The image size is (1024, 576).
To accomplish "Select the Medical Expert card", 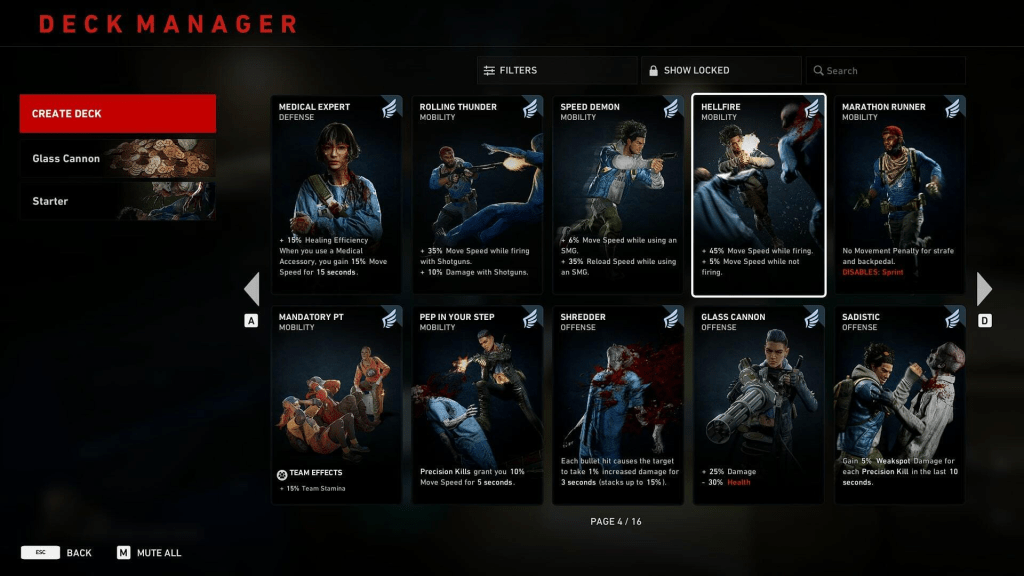I will coord(337,195).
